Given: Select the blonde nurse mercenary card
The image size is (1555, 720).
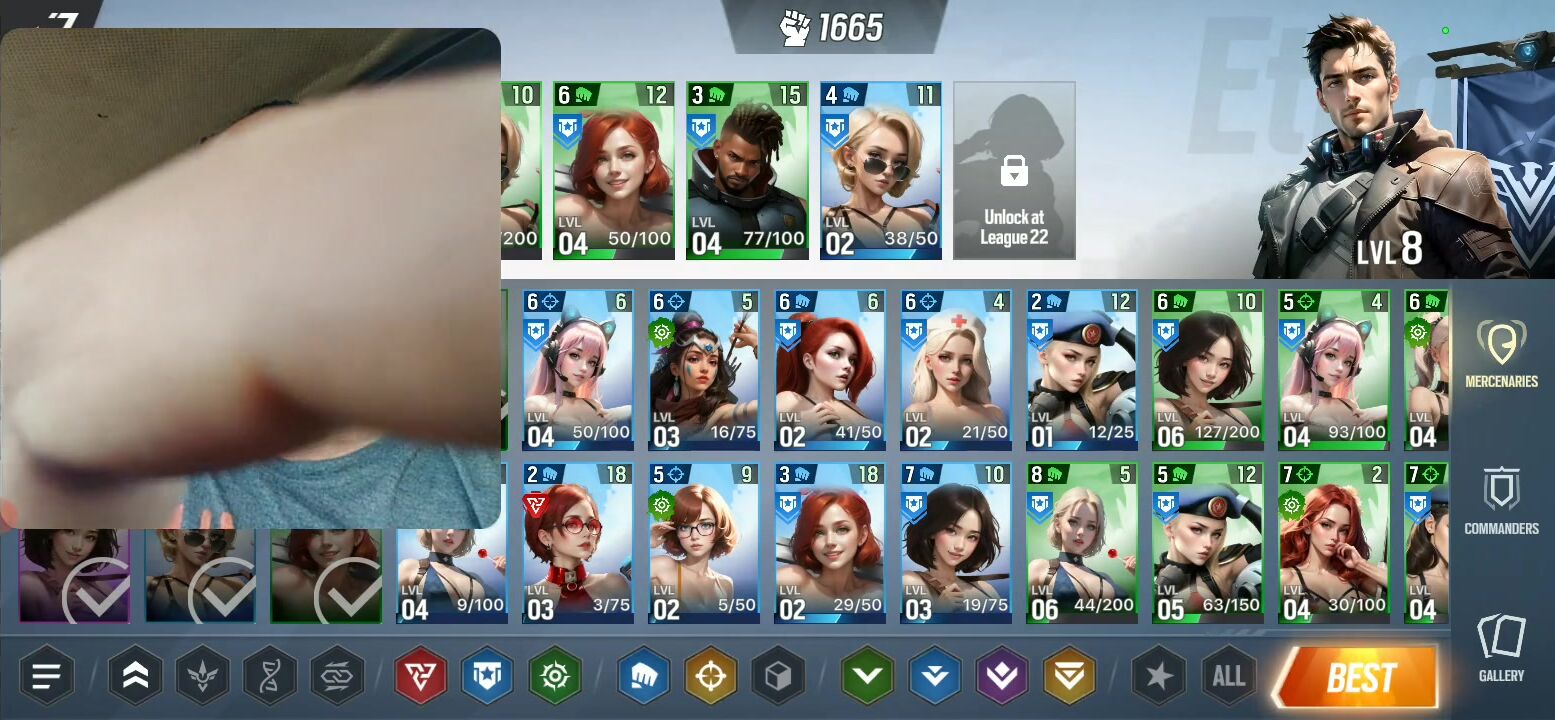Looking at the screenshot, I should coord(955,371).
